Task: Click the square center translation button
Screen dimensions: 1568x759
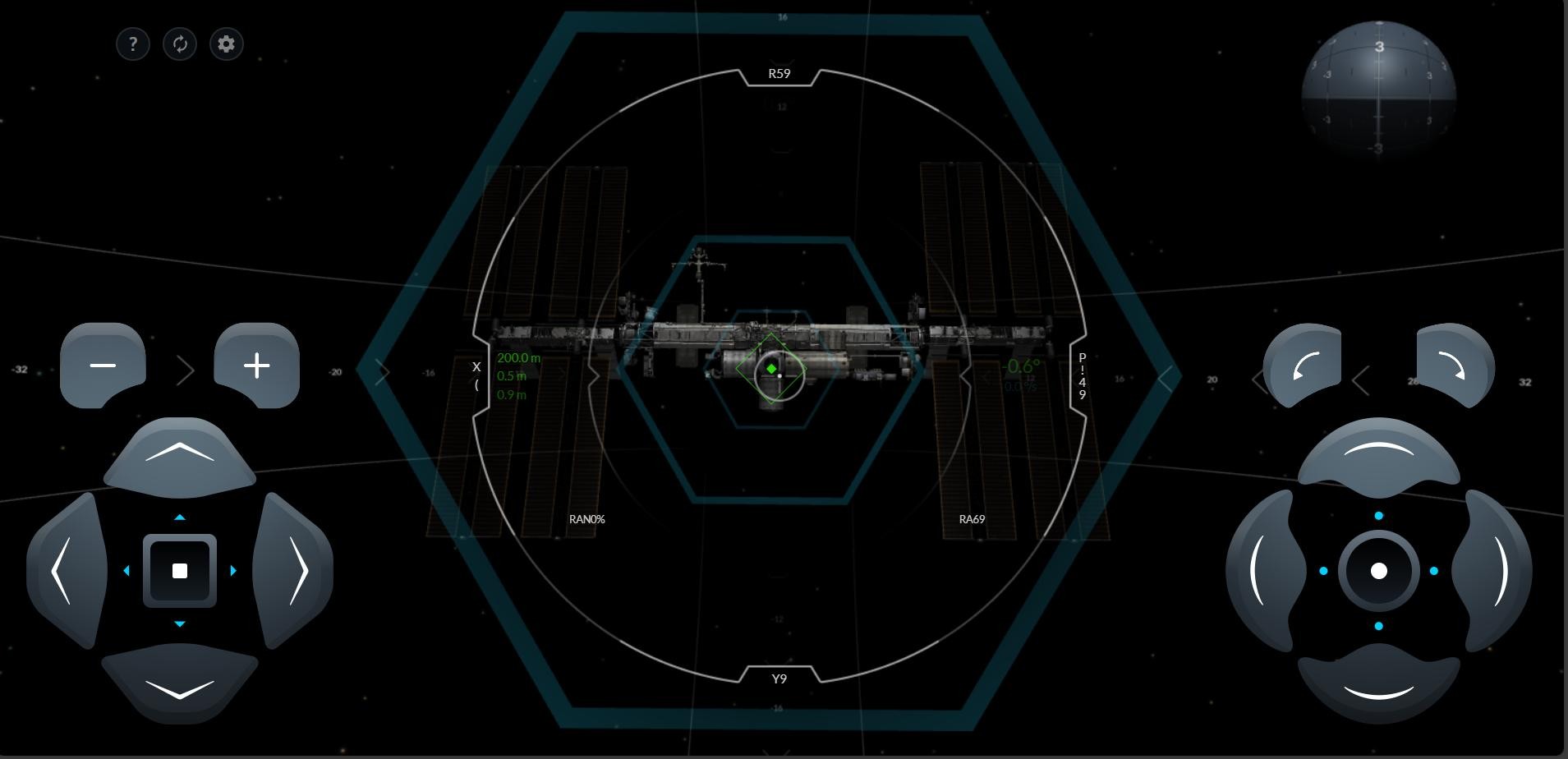Action: coord(180,571)
